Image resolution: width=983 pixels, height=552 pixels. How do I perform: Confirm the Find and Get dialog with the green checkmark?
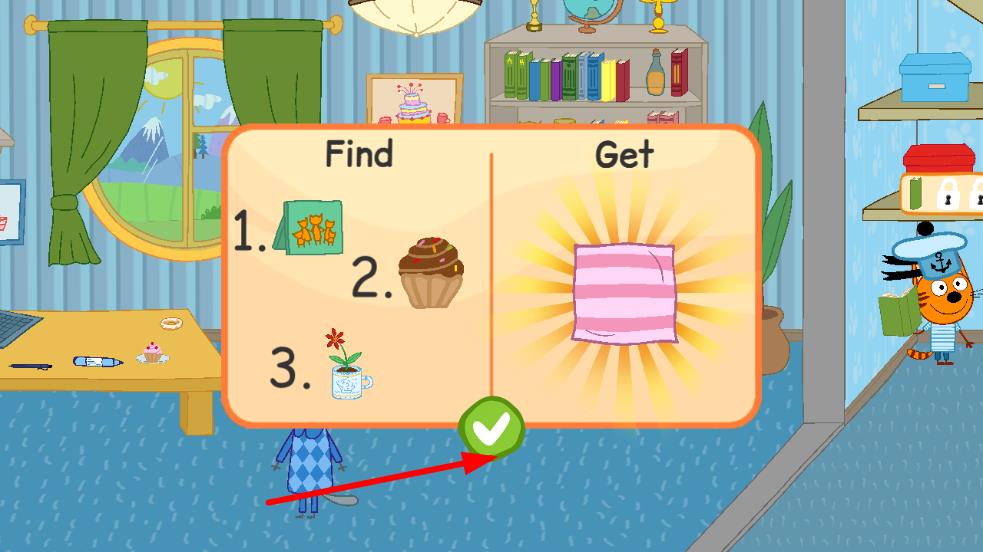[x=491, y=428]
